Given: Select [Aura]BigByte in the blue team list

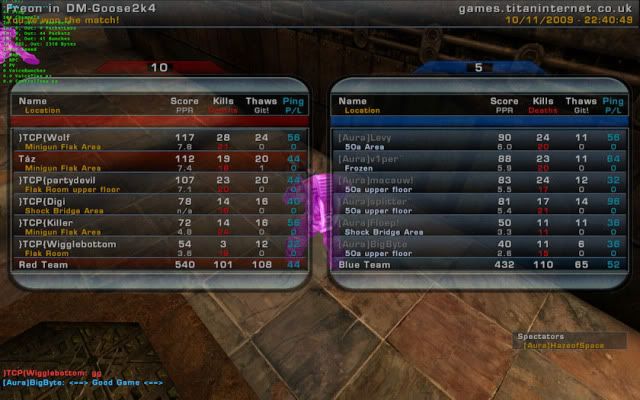Looking at the screenshot, I should [478, 247].
